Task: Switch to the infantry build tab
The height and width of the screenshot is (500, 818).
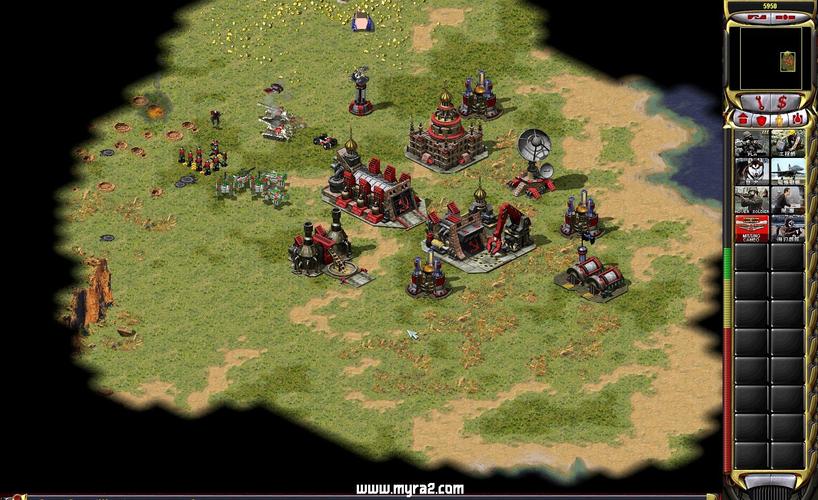Action: tap(777, 119)
